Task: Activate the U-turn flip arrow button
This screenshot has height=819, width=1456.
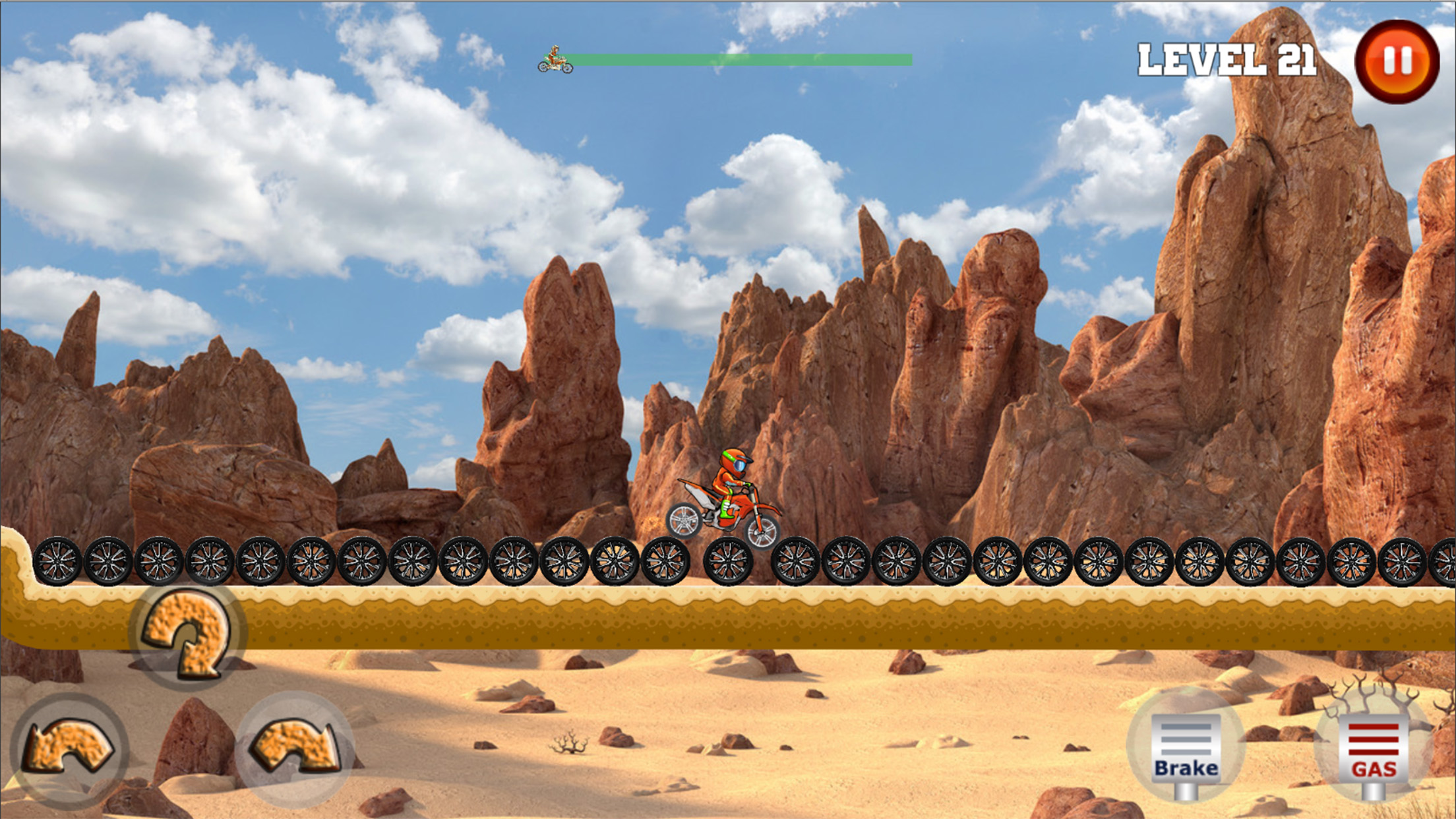Action: pyautogui.click(x=188, y=634)
